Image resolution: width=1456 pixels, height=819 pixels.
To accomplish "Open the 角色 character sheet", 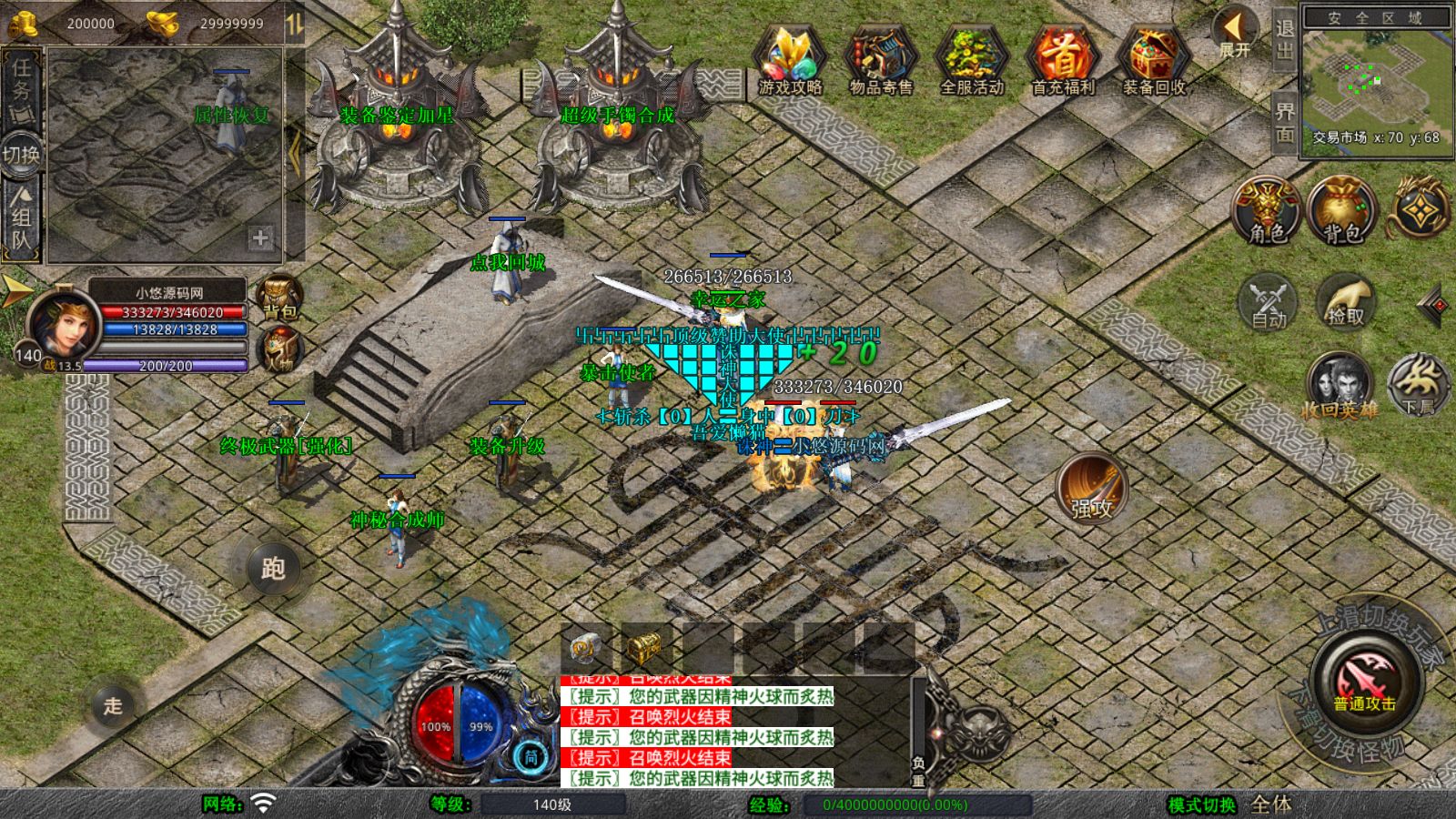I will [1267, 210].
